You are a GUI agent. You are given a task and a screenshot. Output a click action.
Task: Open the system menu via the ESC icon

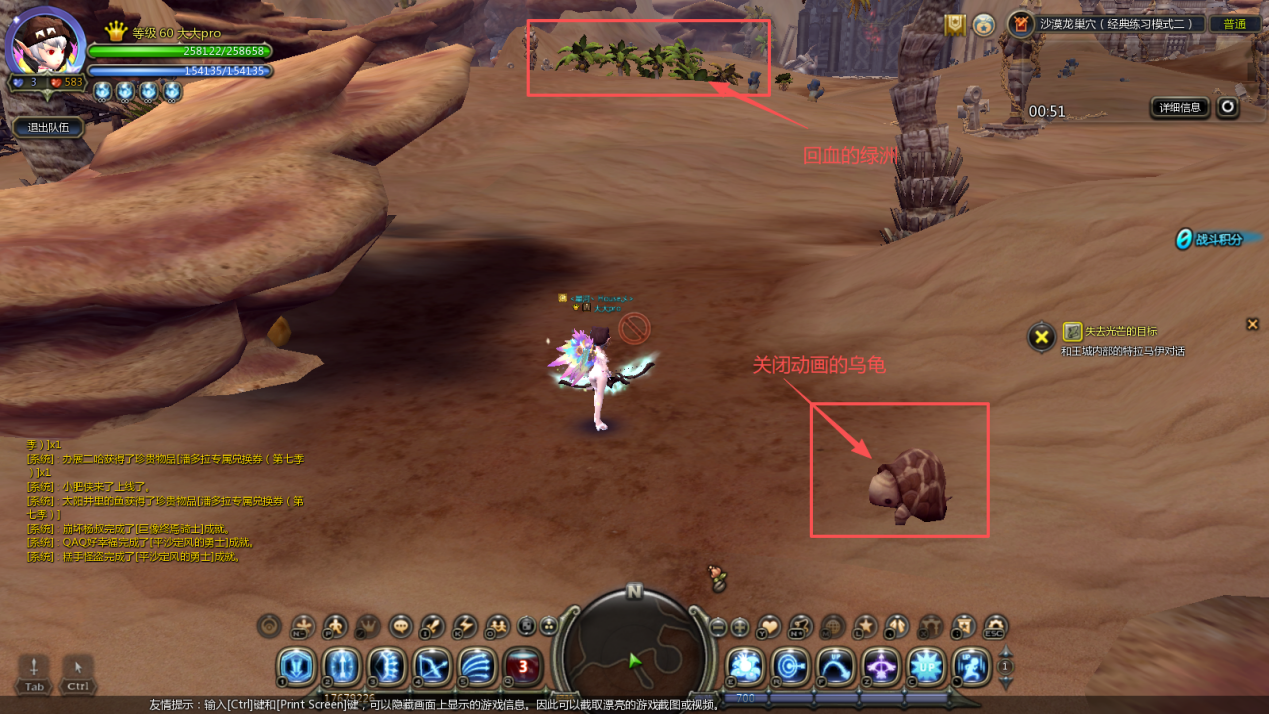[995, 627]
